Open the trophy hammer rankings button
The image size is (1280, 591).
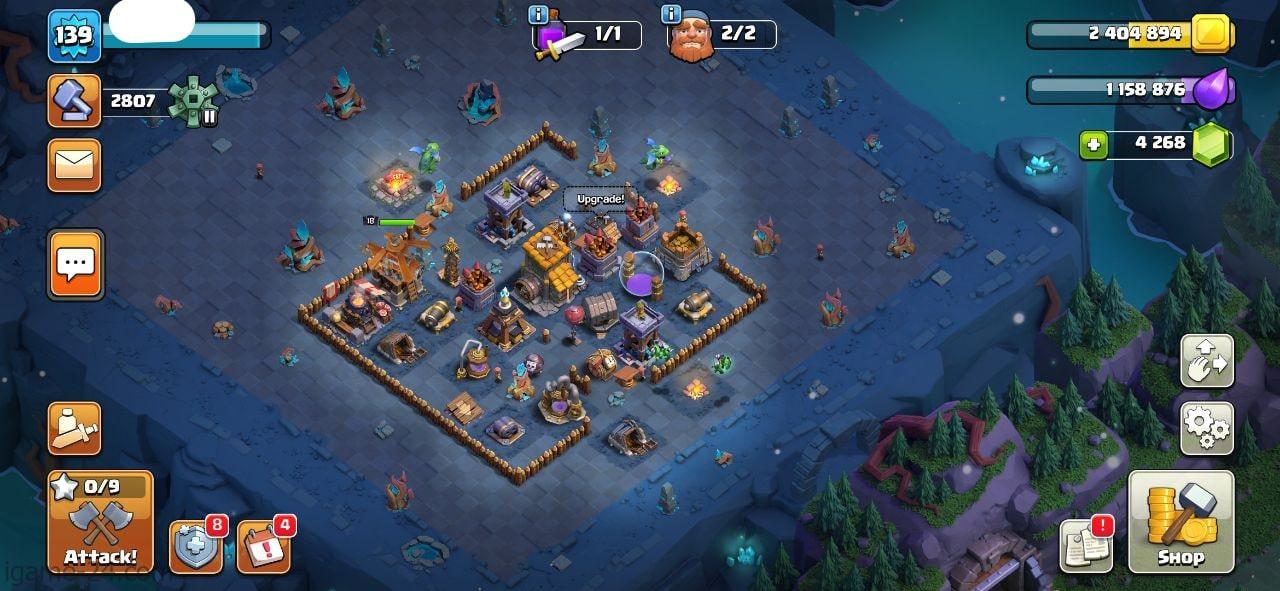tap(75, 101)
